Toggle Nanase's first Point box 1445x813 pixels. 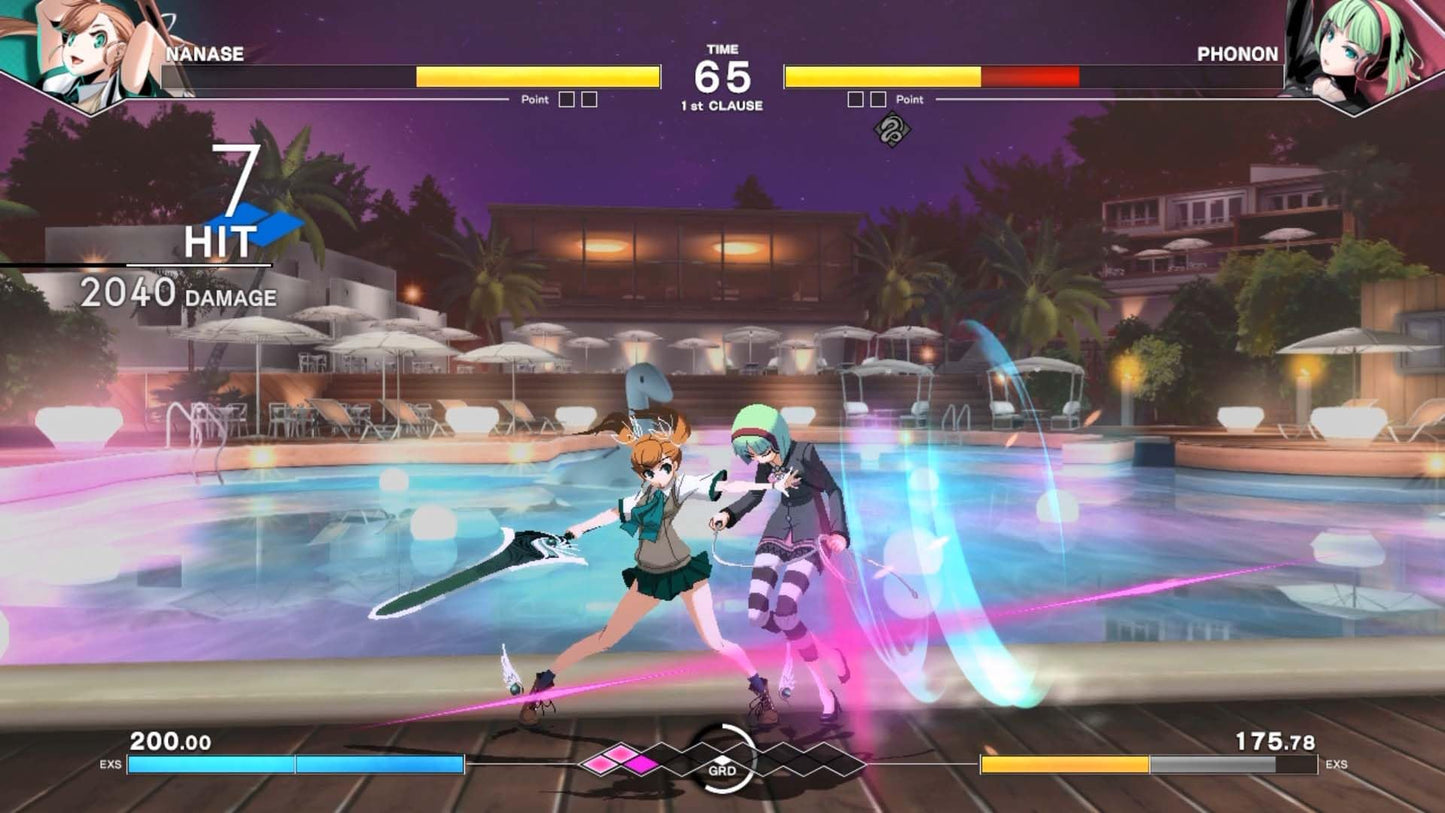coord(569,99)
